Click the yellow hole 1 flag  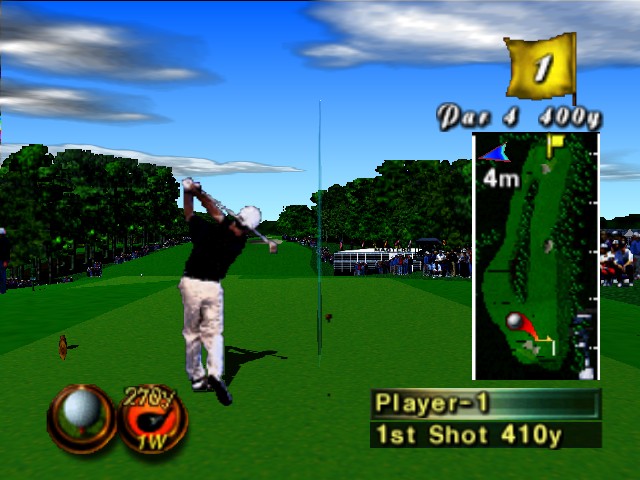(541, 67)
